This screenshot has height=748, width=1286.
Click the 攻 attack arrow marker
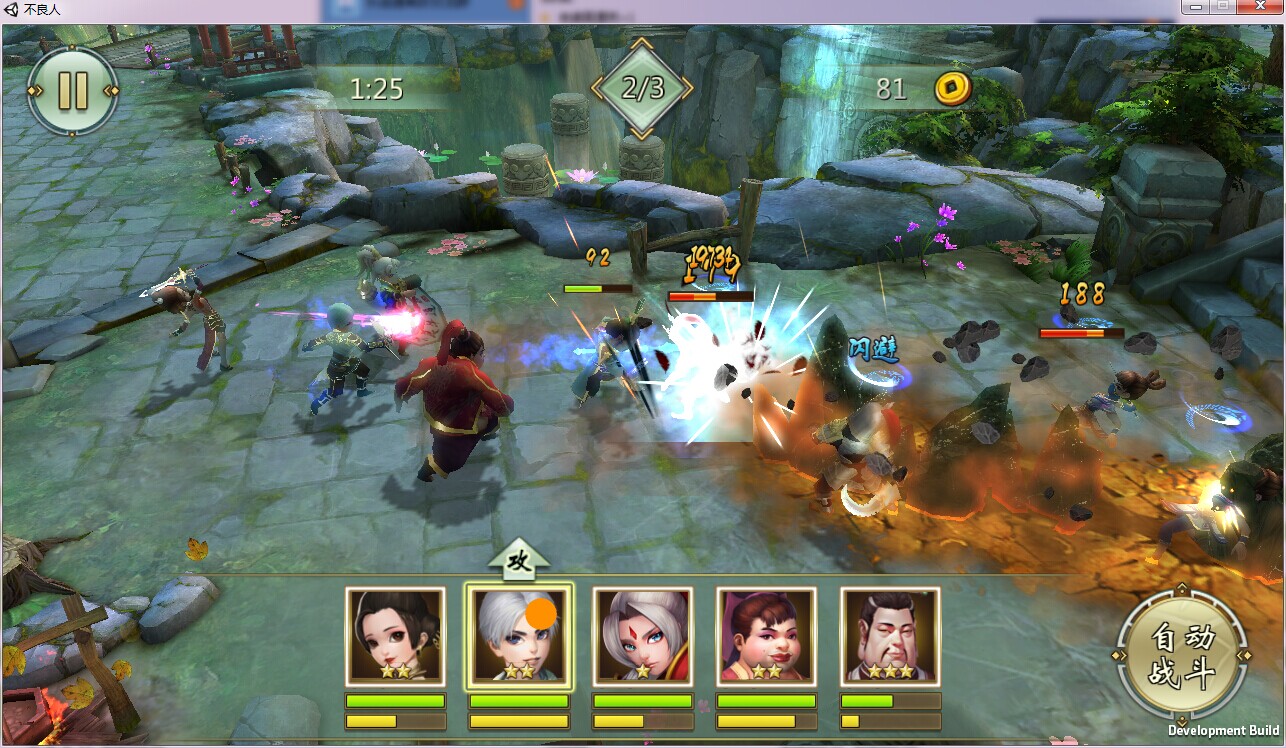(x=519, y=560)
